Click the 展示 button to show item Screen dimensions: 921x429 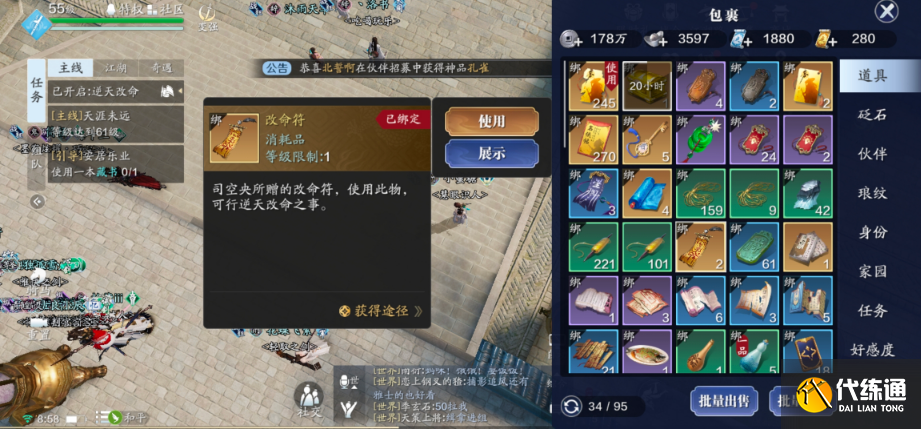pyautogui.click(x=490, y=153)
